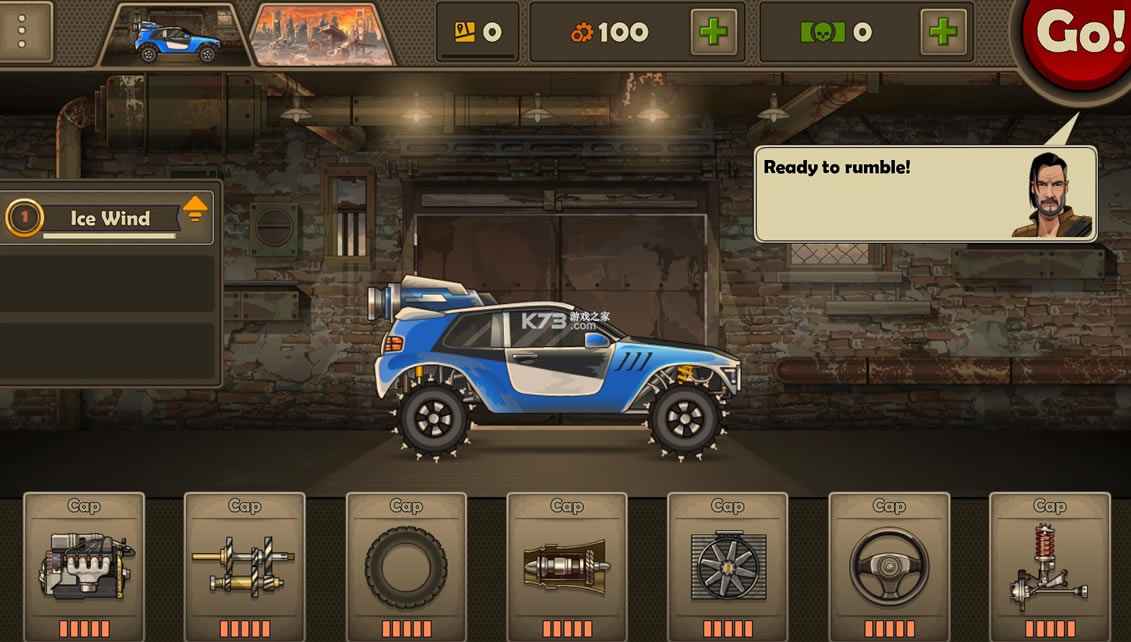This screenshot has height=642, width=1131.
Task: Select the blue car vehicle tab
Action: click(x=174, y=35)
